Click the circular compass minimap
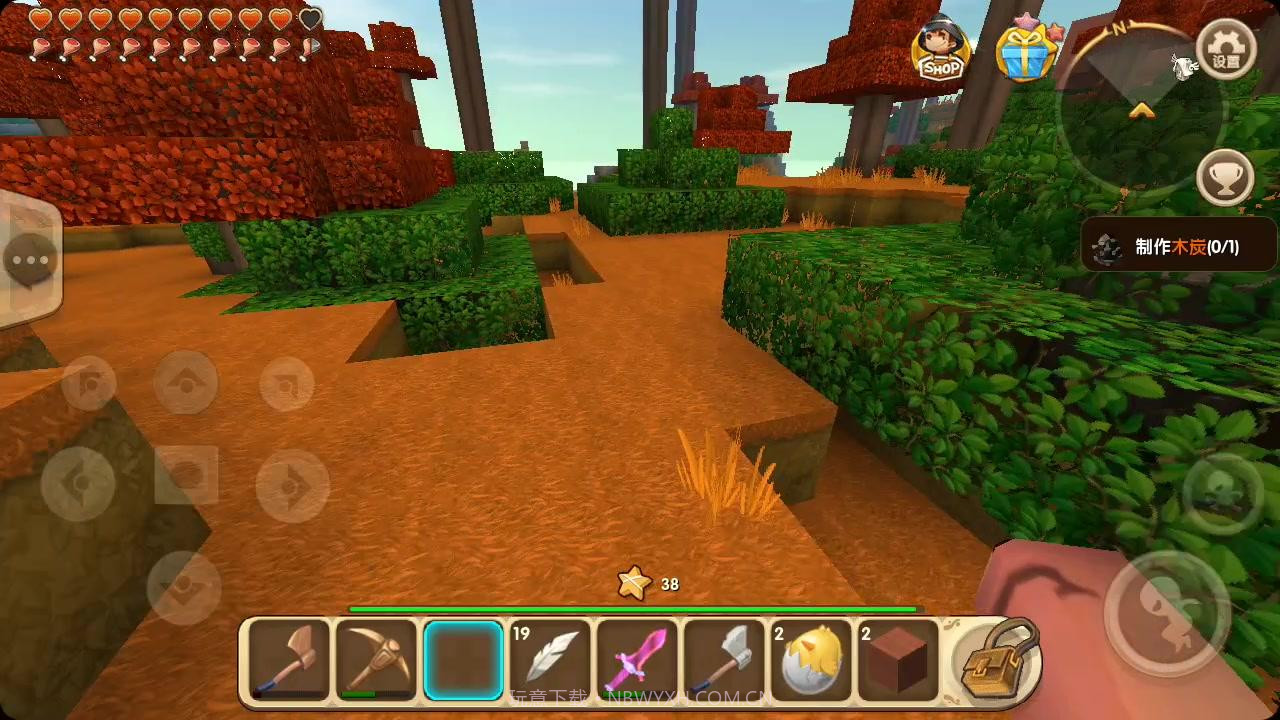This screenshot has width=1280, height=720. click(x=1140, y=110)
